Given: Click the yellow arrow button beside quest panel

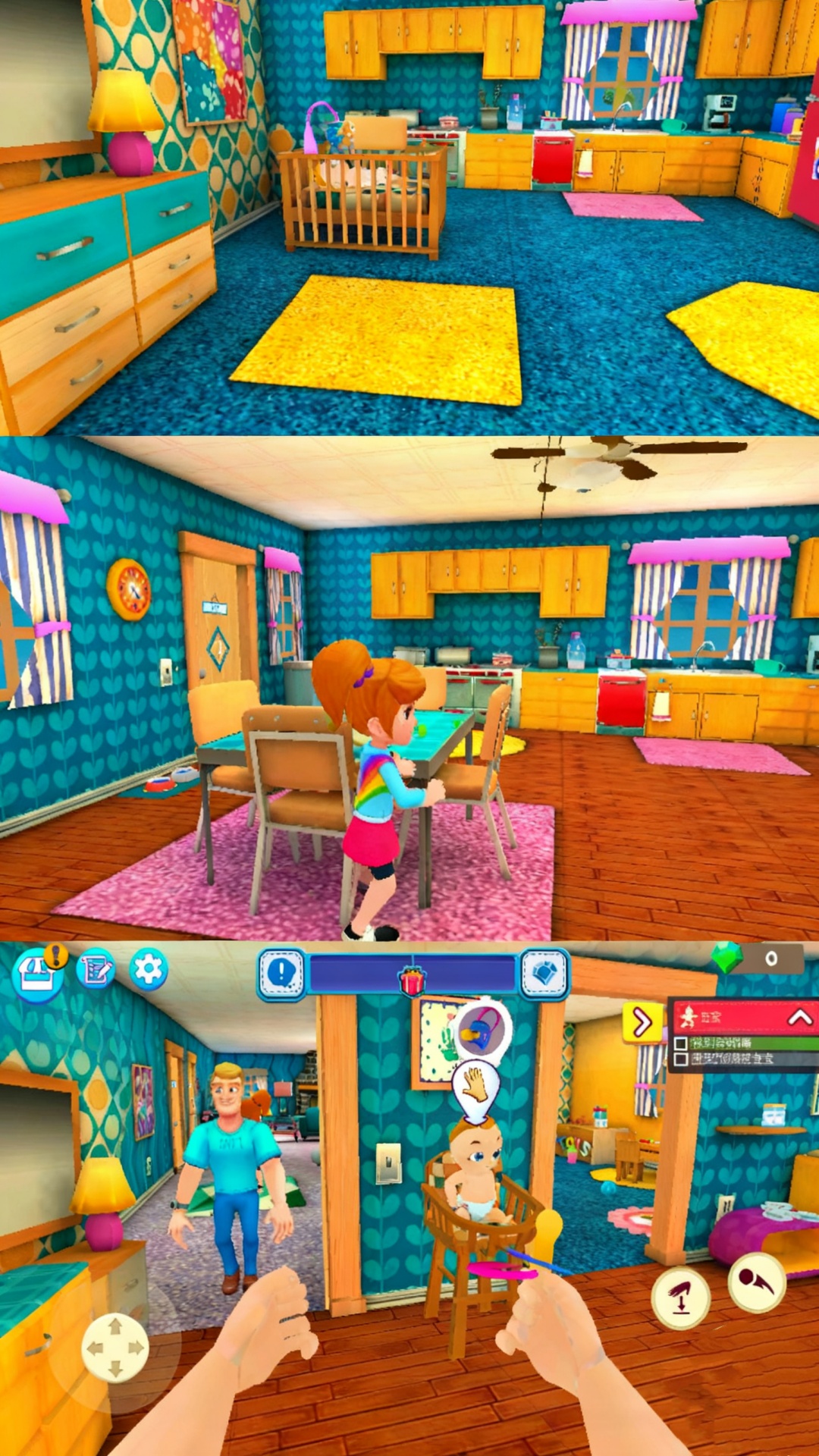Looking at the screenshot, I should point(642,1022).
